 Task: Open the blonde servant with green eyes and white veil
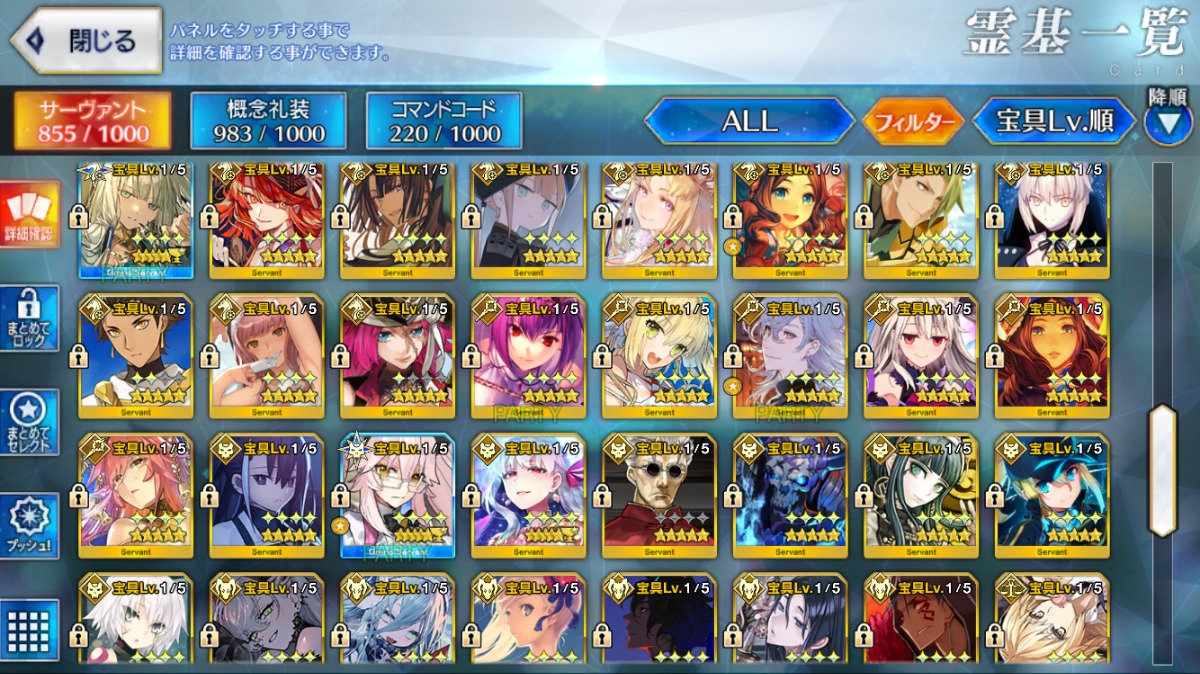coord(659,355)
